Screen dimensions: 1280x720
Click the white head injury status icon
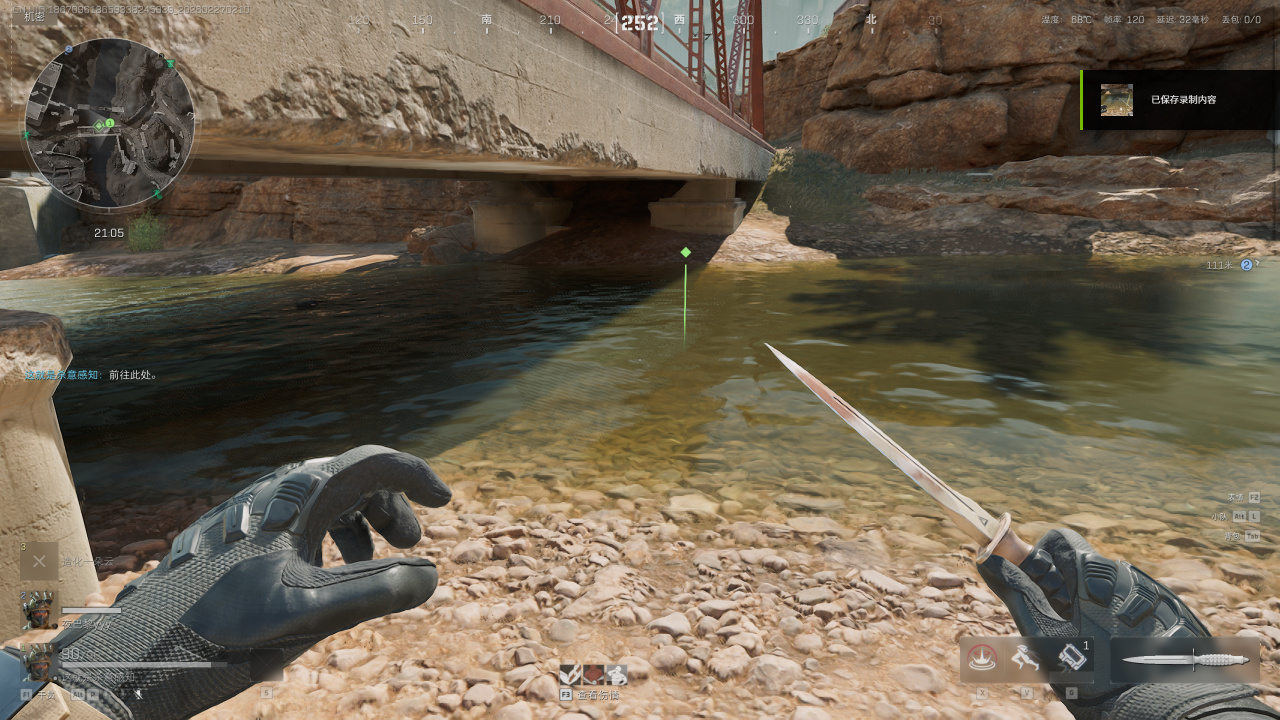click(x=616, y=675)
